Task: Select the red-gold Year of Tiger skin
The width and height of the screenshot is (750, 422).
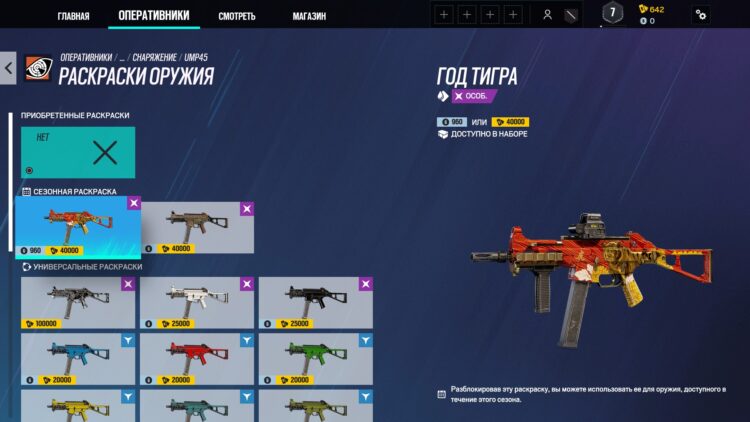Action: click(x=78, y=226)
